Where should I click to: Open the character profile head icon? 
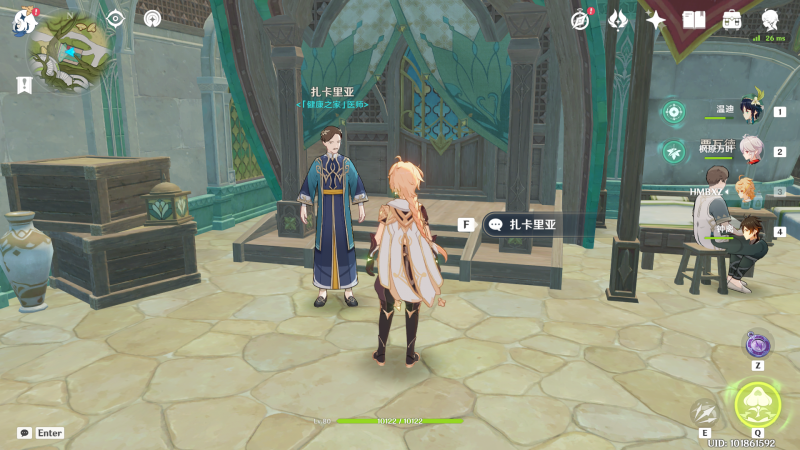tap(770, 19)
